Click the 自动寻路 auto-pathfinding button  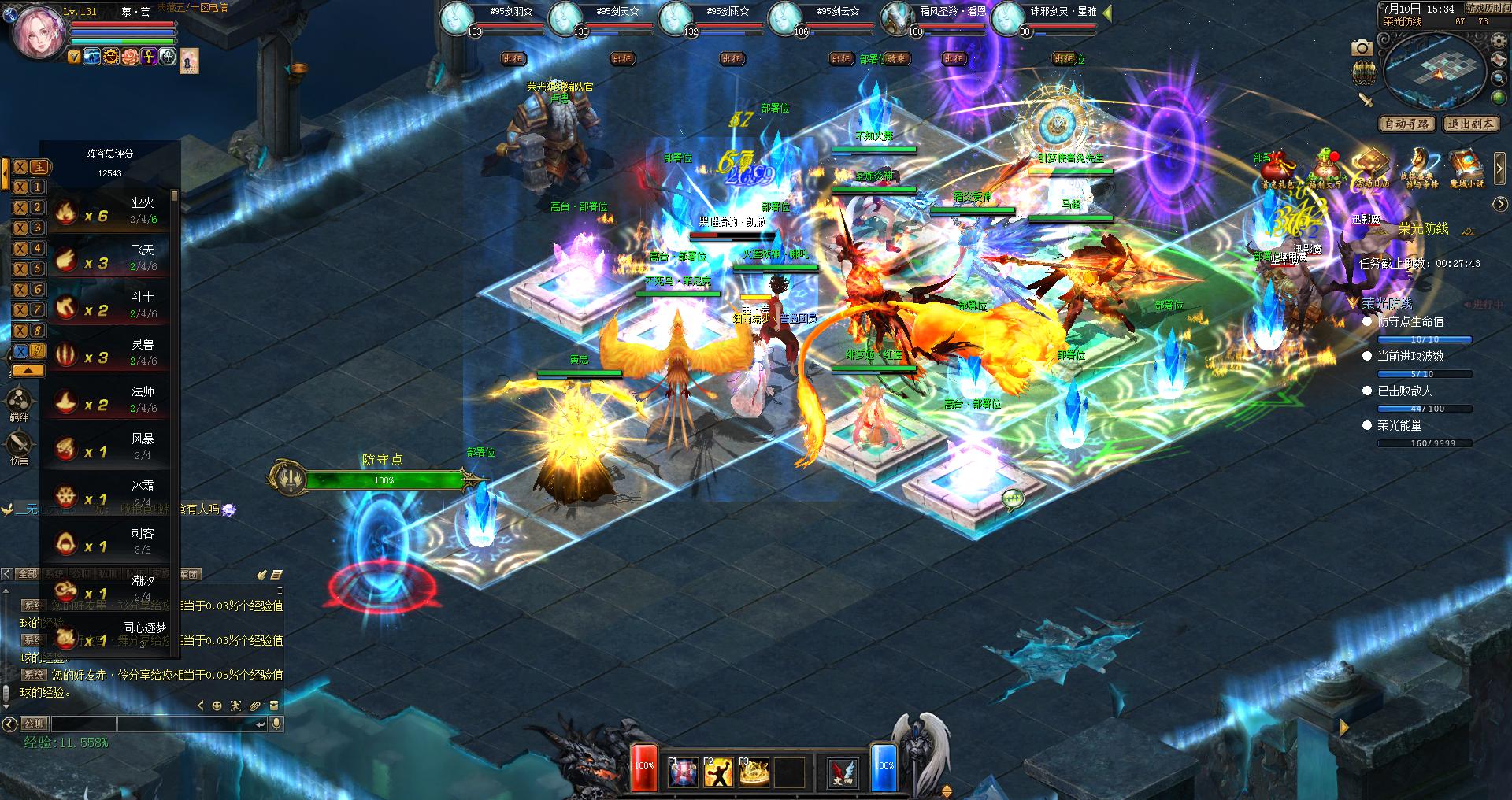1406,124
